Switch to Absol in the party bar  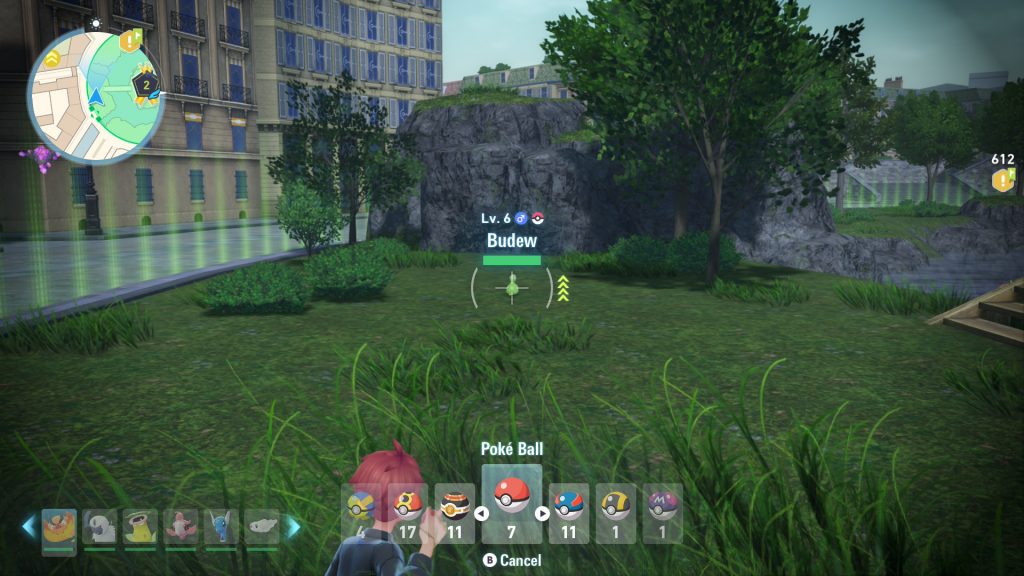[100, 528]
